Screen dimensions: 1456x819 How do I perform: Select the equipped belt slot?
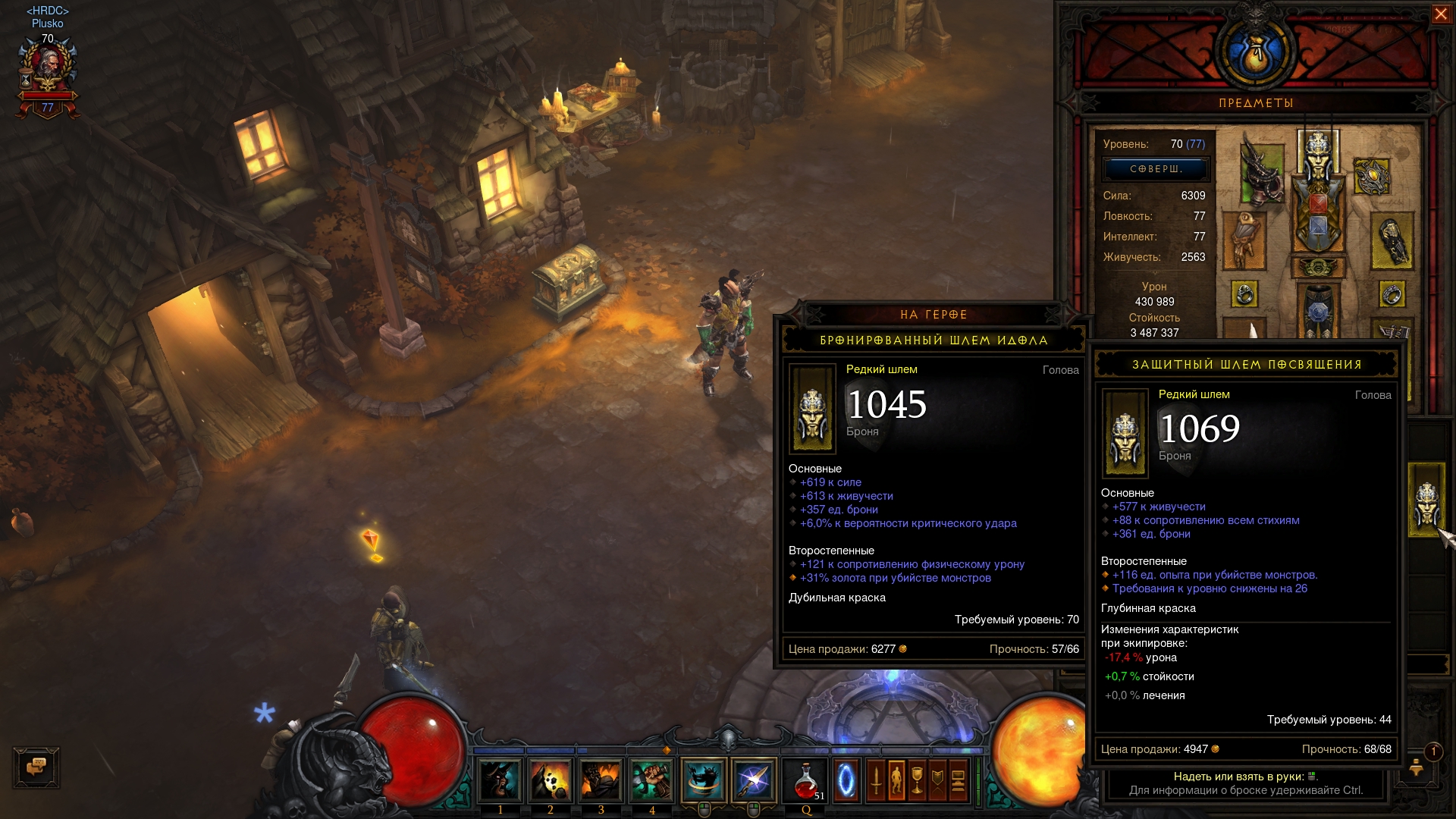click(x=1318, y=268)
